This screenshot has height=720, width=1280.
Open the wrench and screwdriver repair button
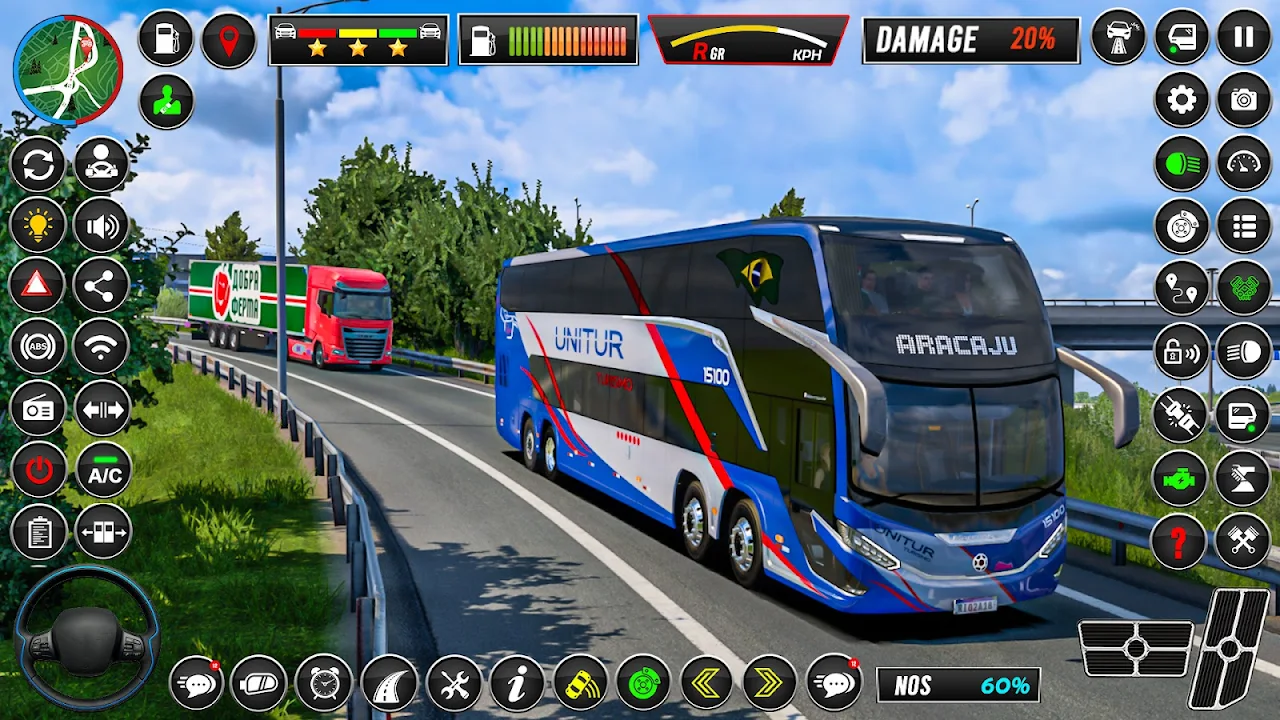[x=454, y=683]
